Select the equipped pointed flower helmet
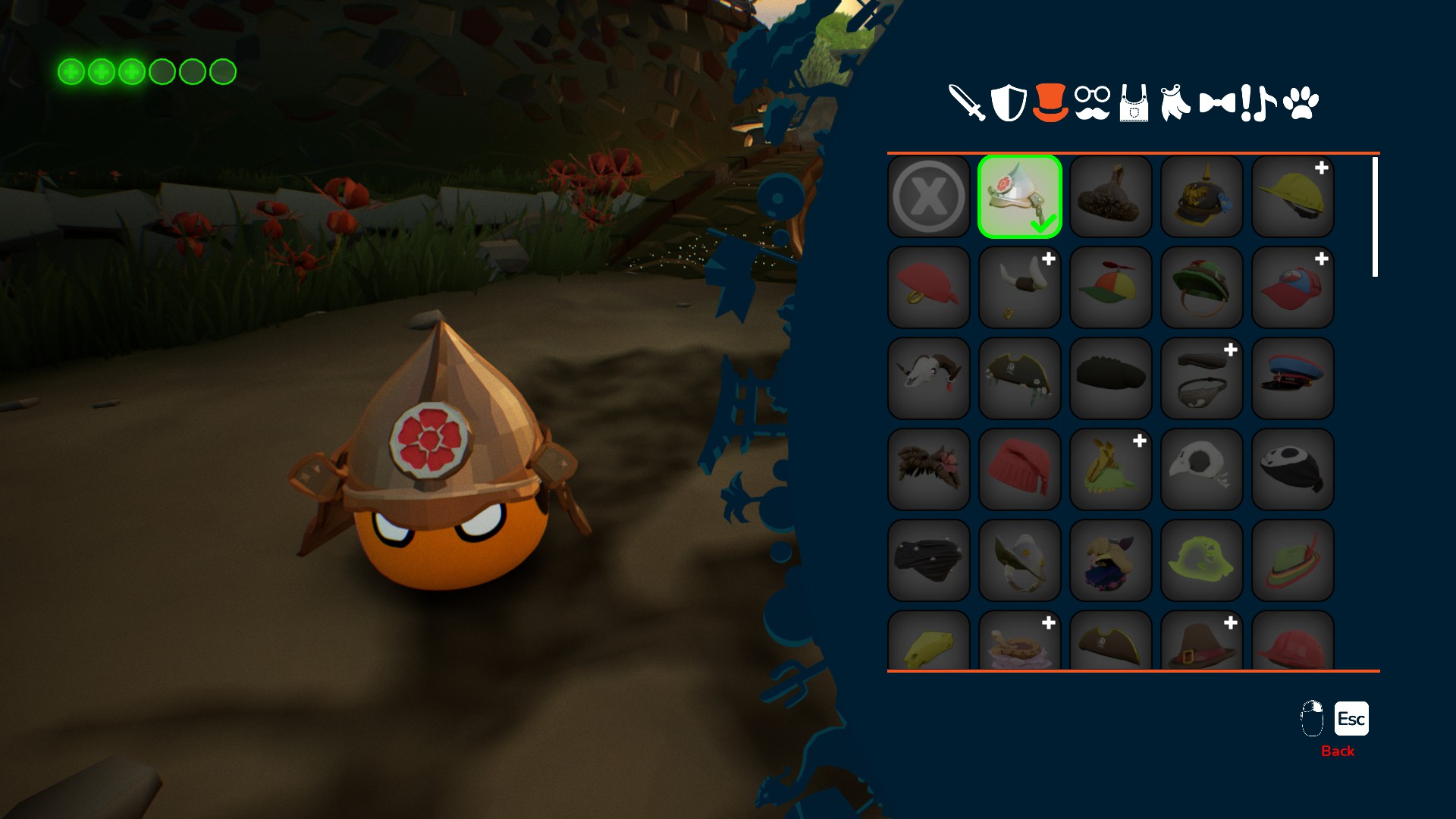The height and width of the screenshot is (819, 1456). (x=1020, y=196)
